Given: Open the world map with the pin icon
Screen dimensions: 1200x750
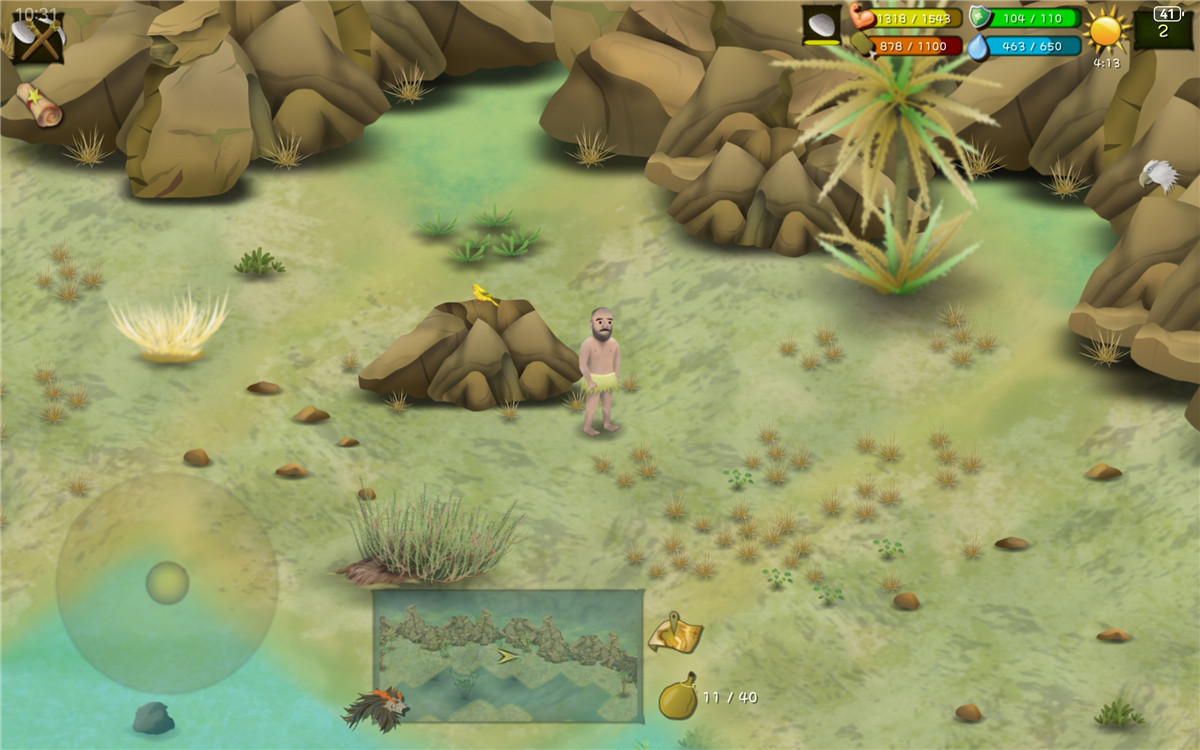Looking at the screenshot, I should coord(675,633).
